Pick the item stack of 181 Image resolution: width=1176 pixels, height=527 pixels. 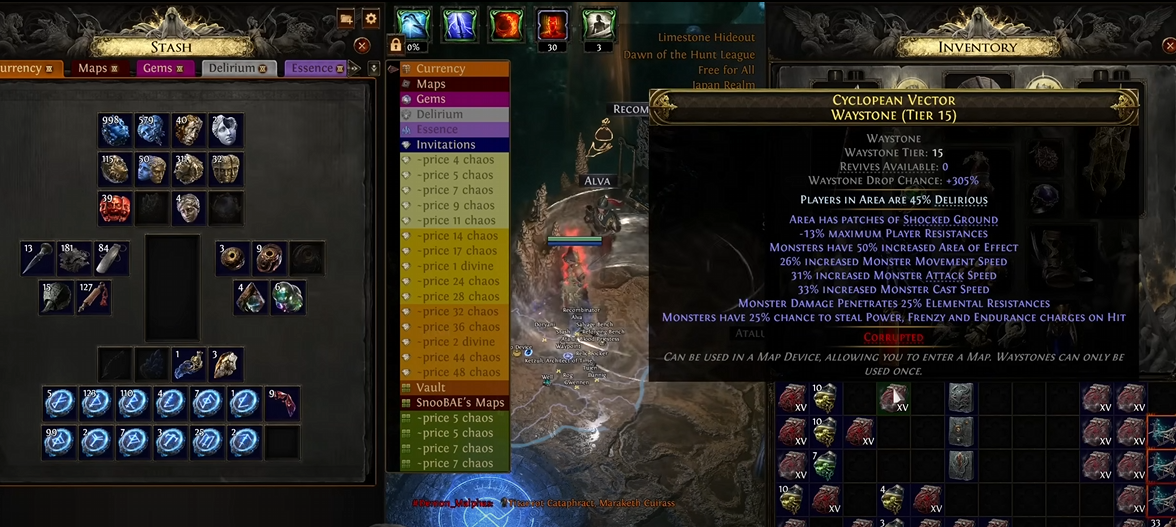pos(74,259)
